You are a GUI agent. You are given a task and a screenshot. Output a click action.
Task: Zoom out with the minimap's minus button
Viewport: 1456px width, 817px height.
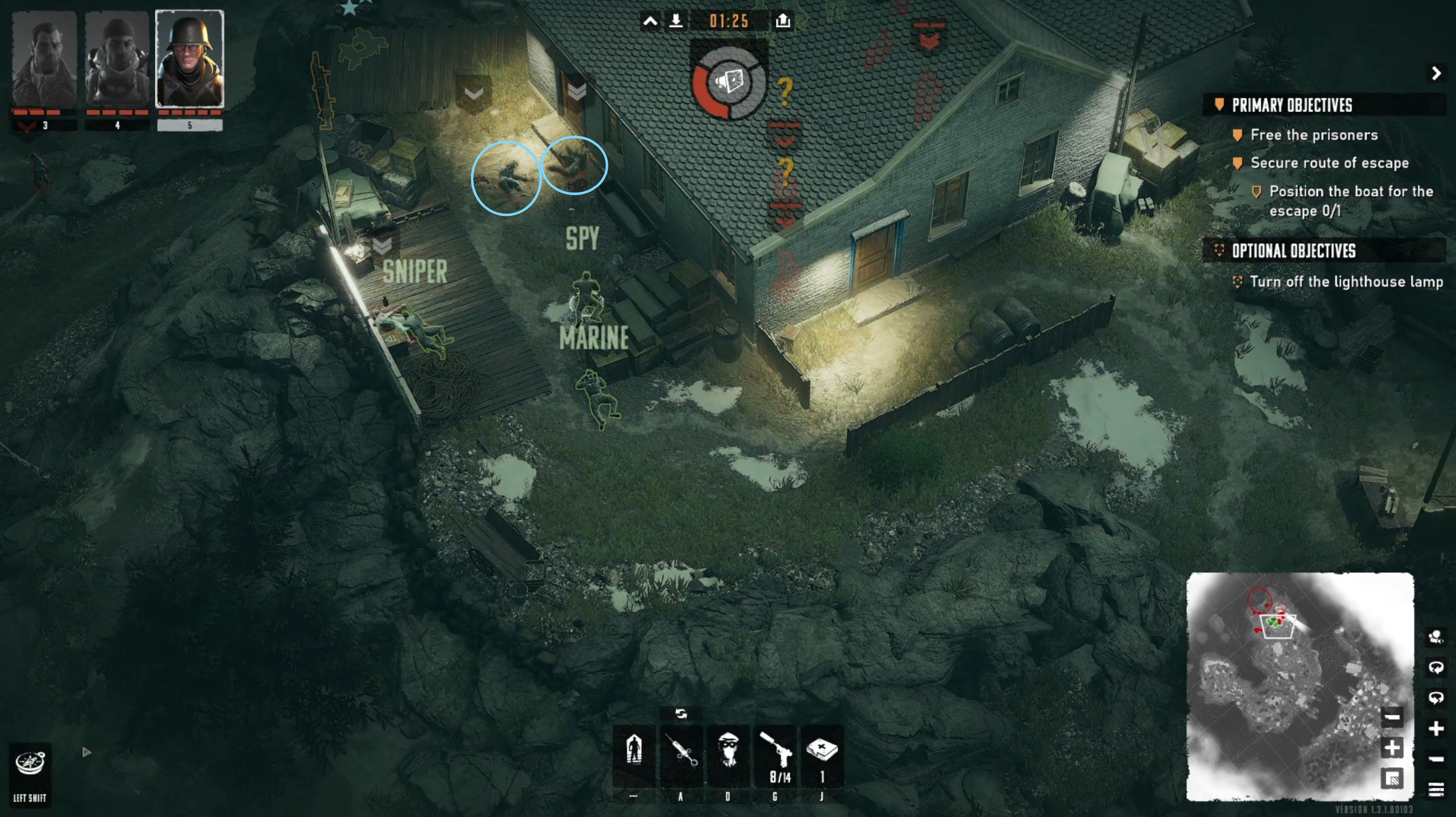tap(1392, 717)
